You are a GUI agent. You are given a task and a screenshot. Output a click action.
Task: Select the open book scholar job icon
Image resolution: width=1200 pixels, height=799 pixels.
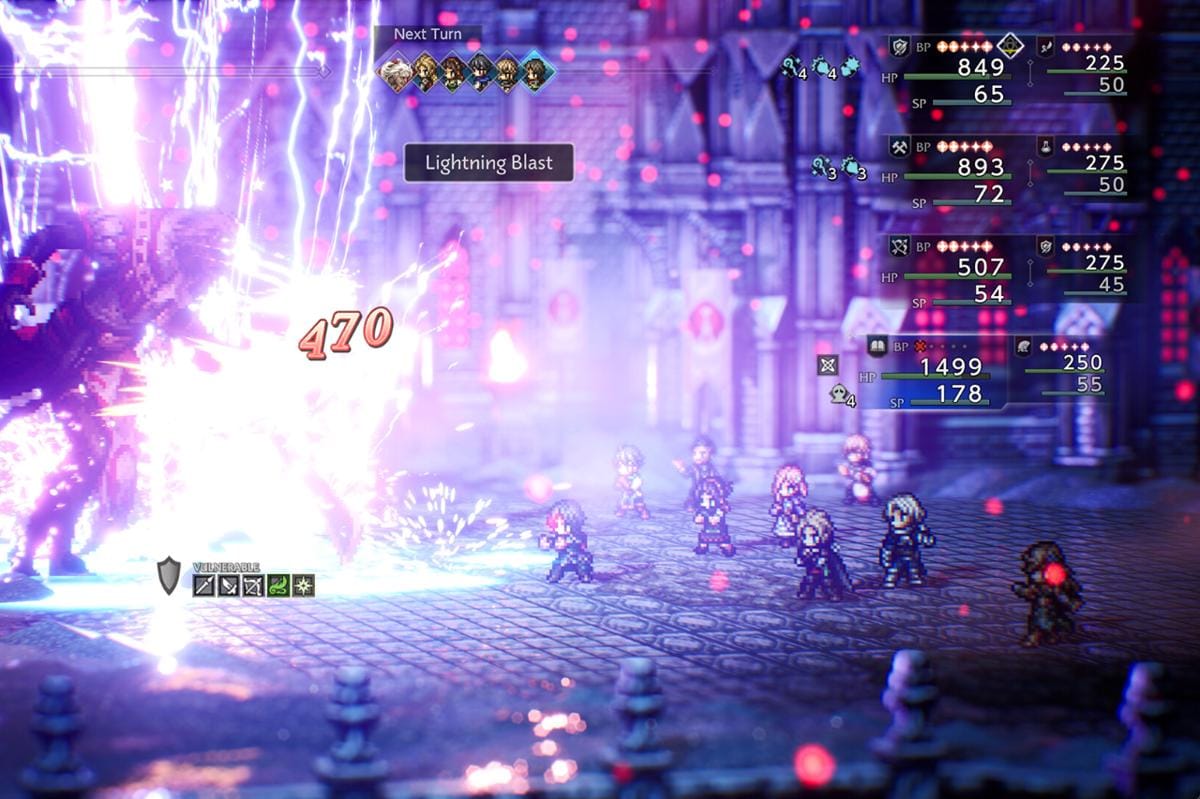point(877,346)
